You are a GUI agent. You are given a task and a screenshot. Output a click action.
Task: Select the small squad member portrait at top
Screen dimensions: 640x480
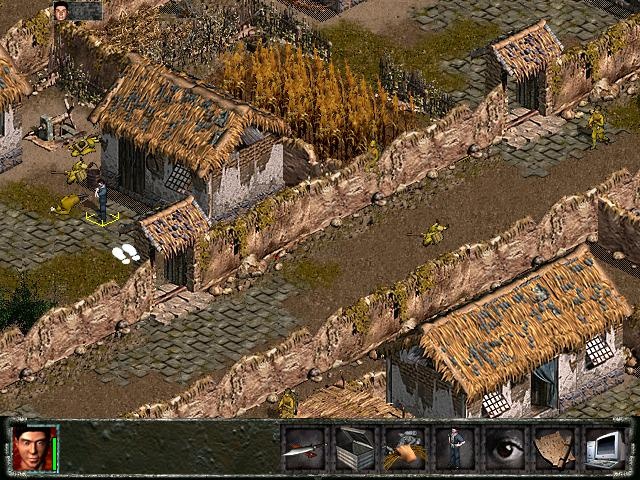[x=62, y=11]
